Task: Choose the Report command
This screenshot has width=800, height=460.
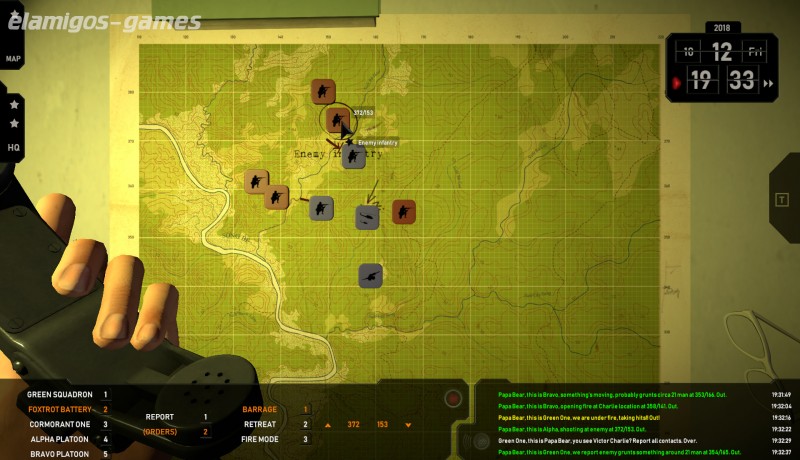Action: [x=160, y=417]
